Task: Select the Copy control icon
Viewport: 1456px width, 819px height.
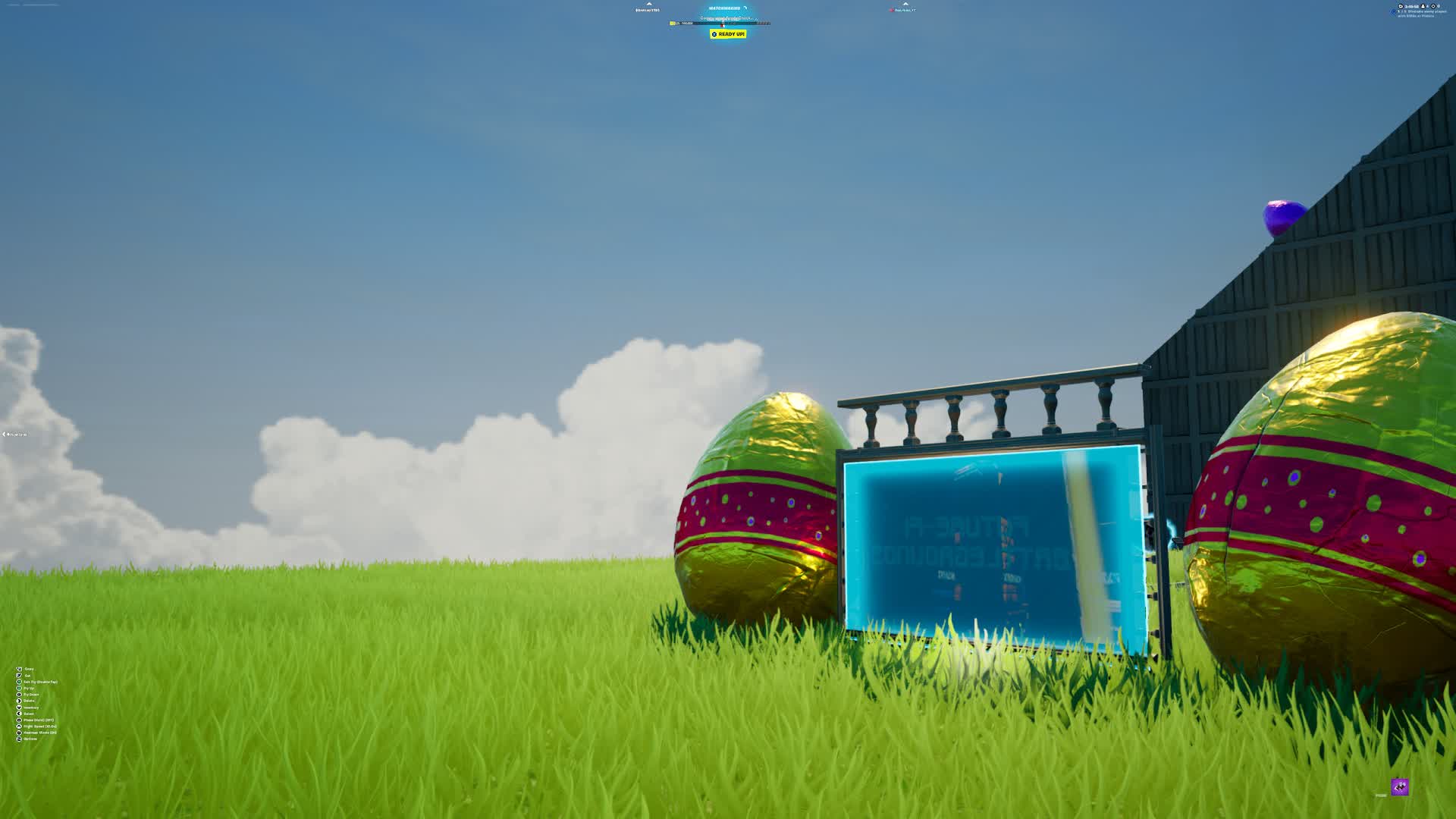Action: [x=19, y=669]
